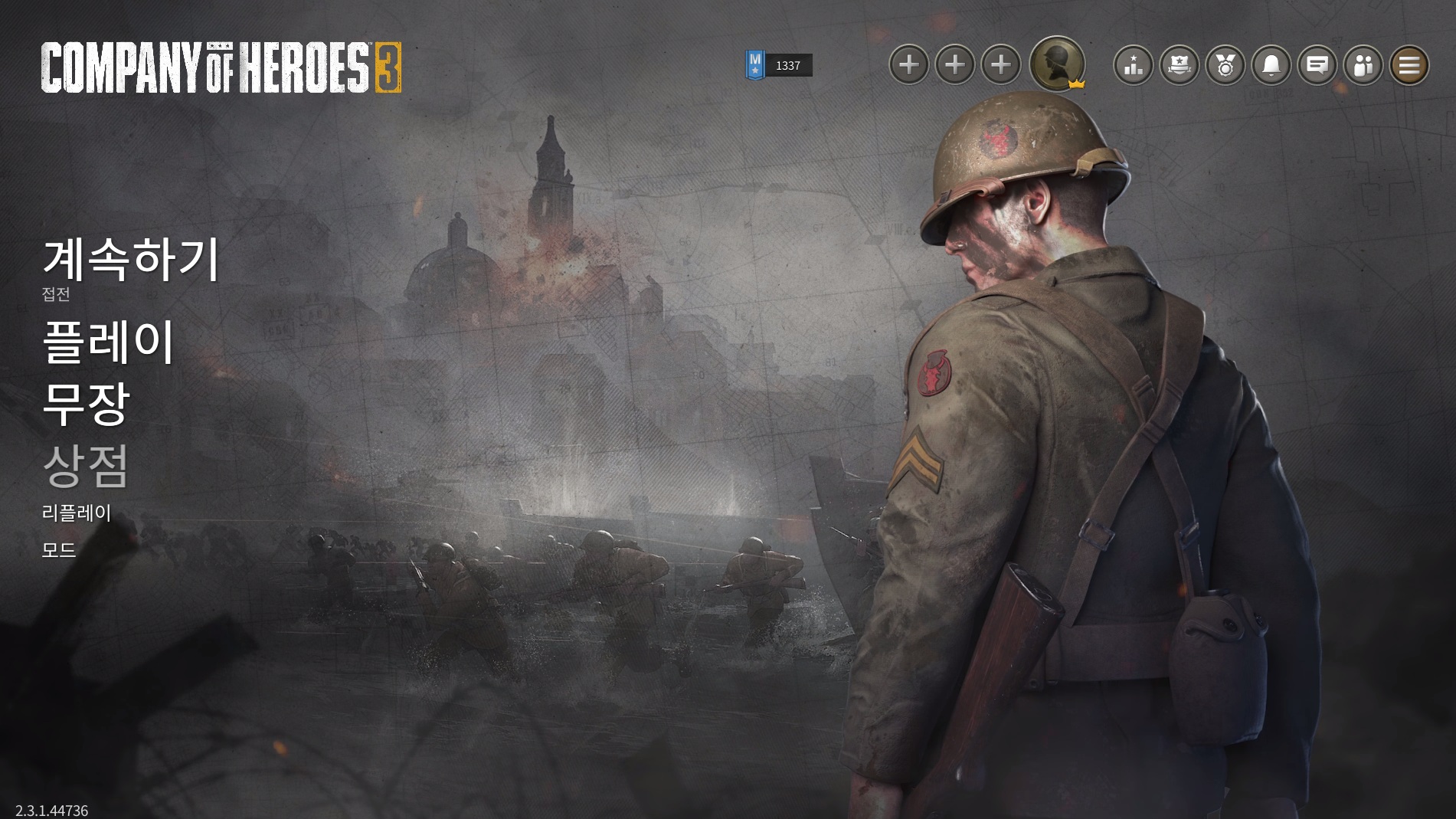Open the friends list icon

(x=1363, y=65)
